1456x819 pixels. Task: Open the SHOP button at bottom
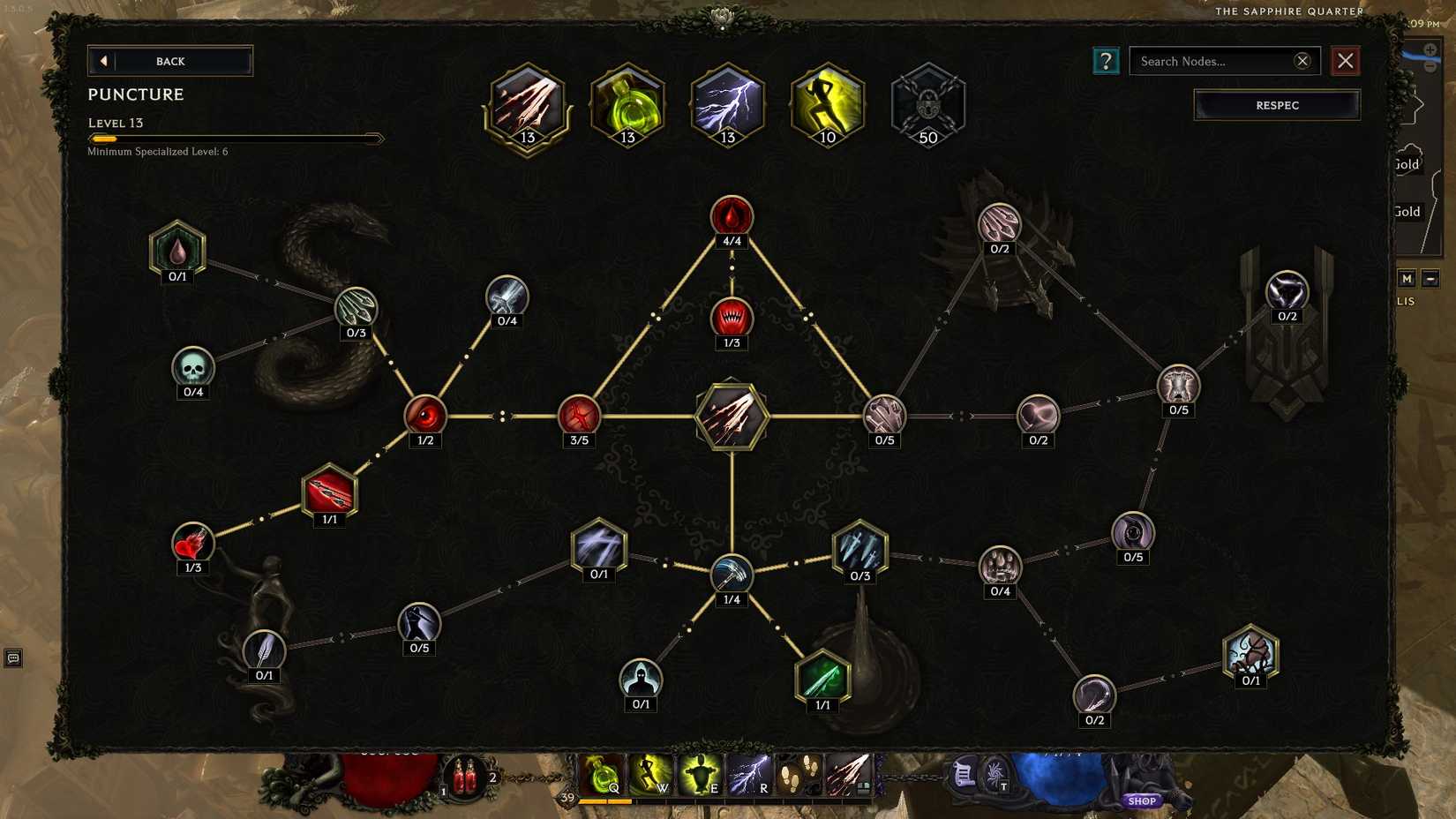pos(1142,800)
